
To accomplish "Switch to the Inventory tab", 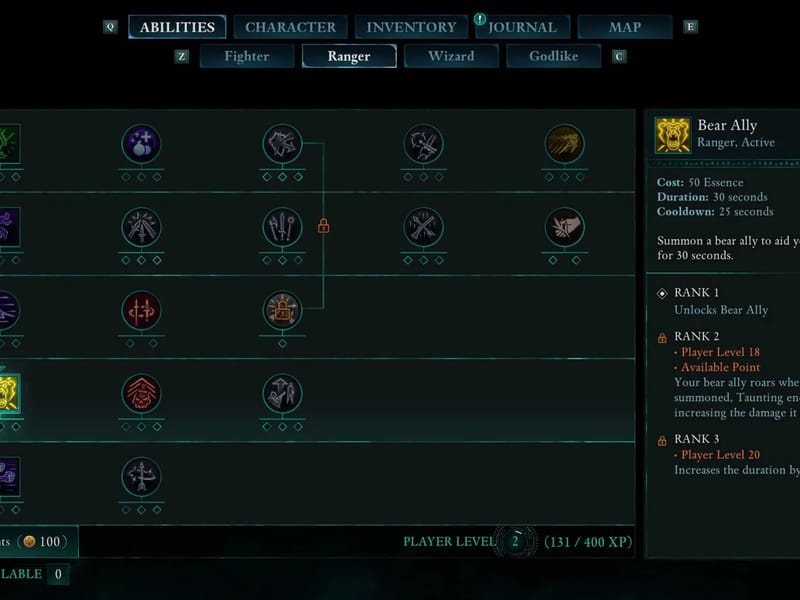I will click(411, 27).
